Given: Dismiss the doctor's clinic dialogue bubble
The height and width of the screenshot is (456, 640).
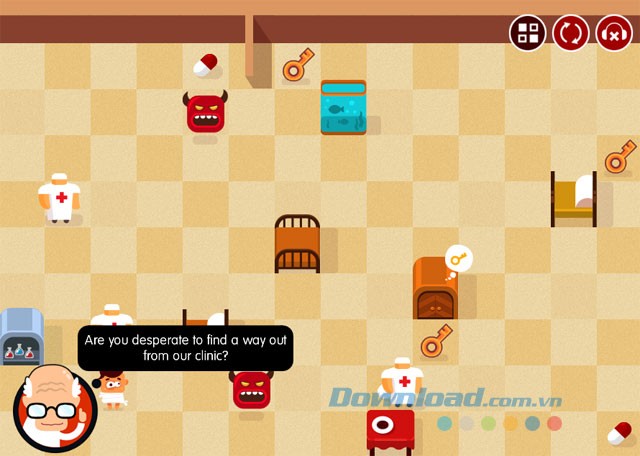Looking at the screenshot, I should pos(185,348).
